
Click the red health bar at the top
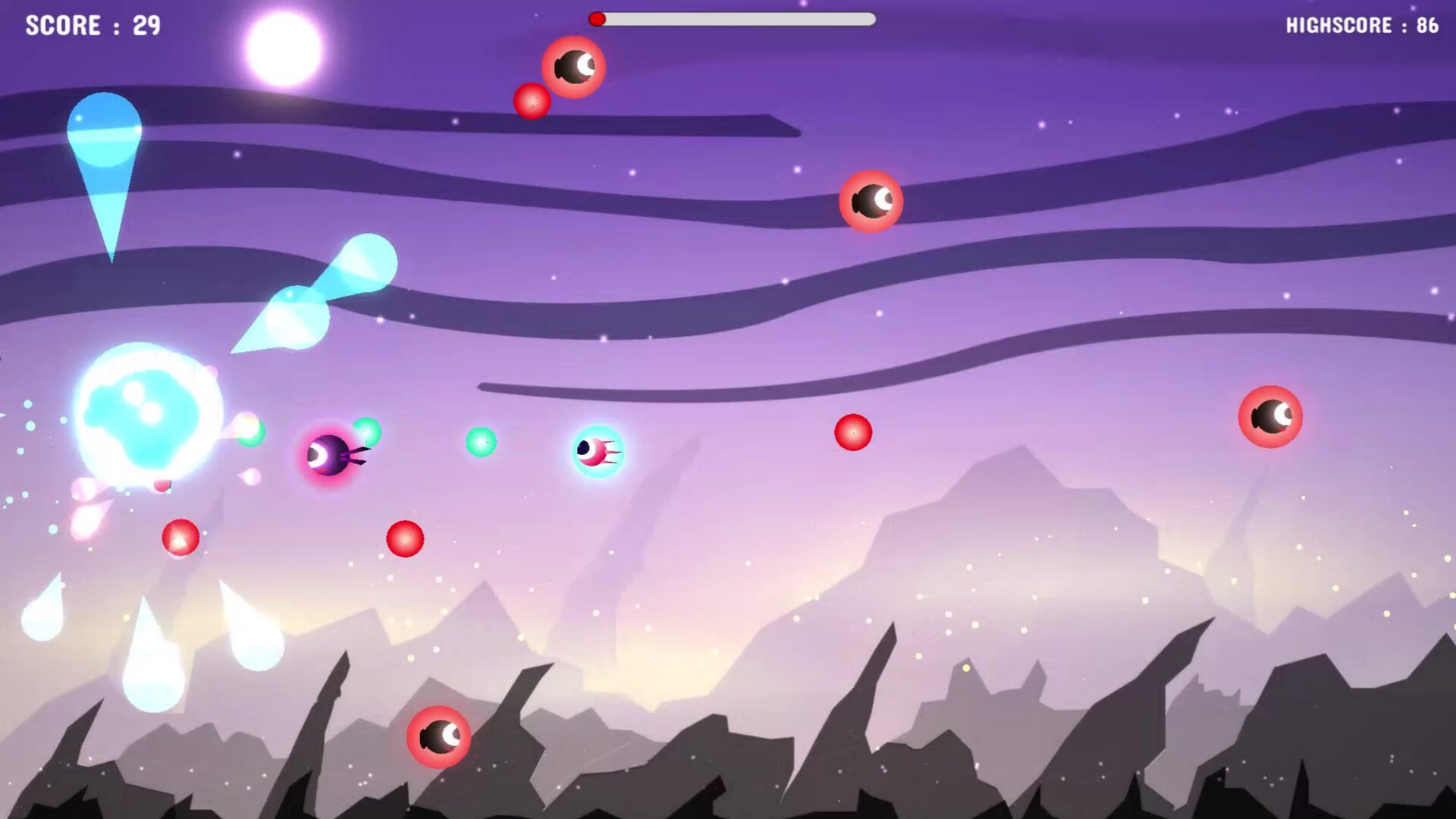(x=599, y=20)
